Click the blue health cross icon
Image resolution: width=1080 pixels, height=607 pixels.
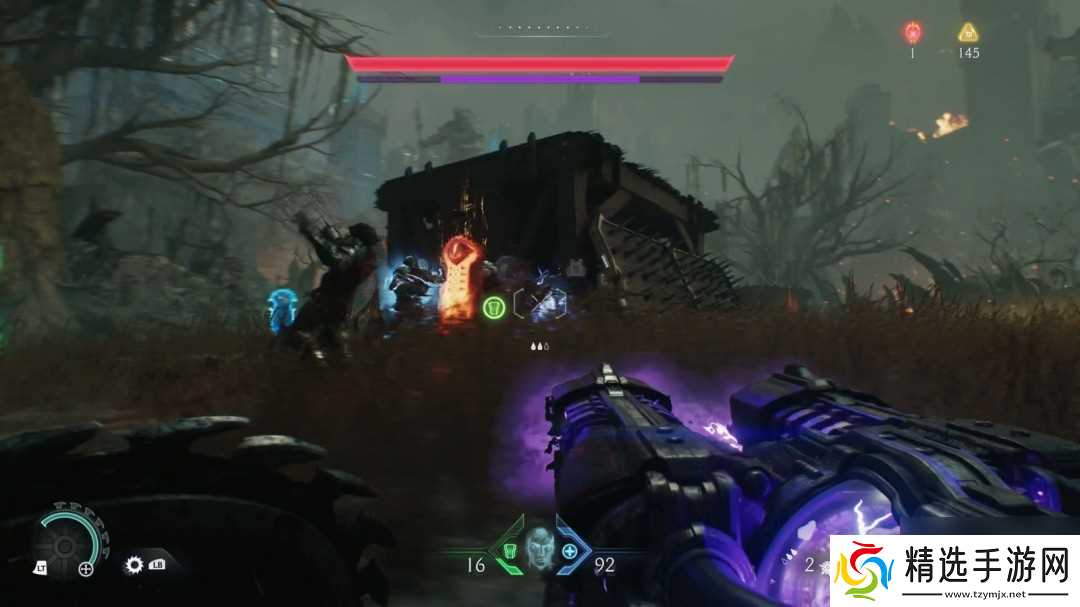coord(570,551)
